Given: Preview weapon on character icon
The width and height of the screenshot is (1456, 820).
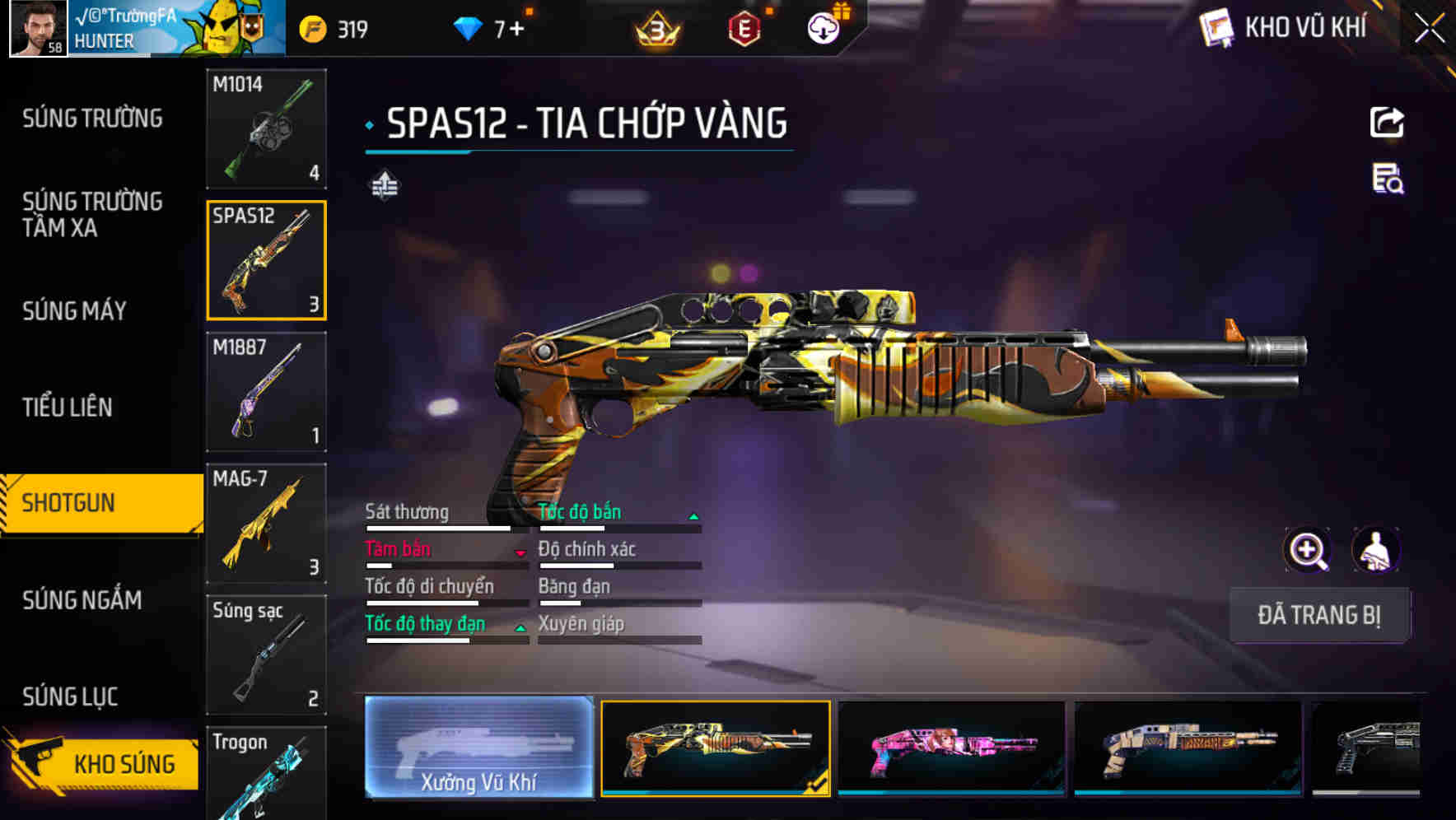Looking at the screenshot, I should [x=1375, y=550].
